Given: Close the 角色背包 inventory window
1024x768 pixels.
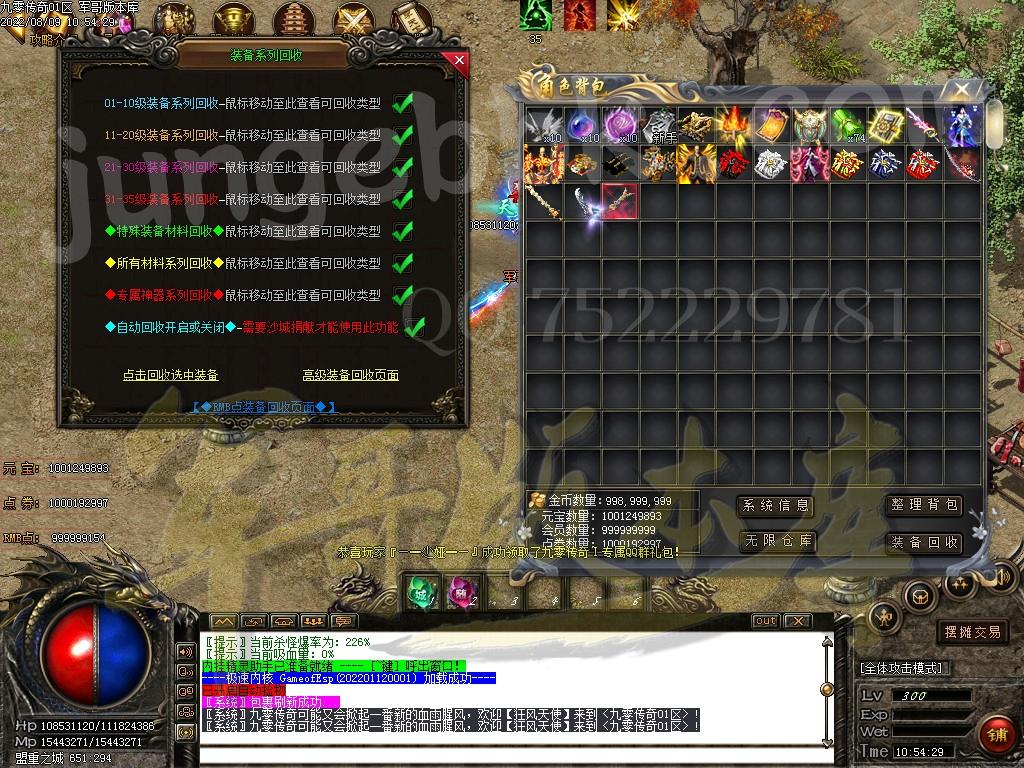Looking at the screenshot, I should (961, 90).
